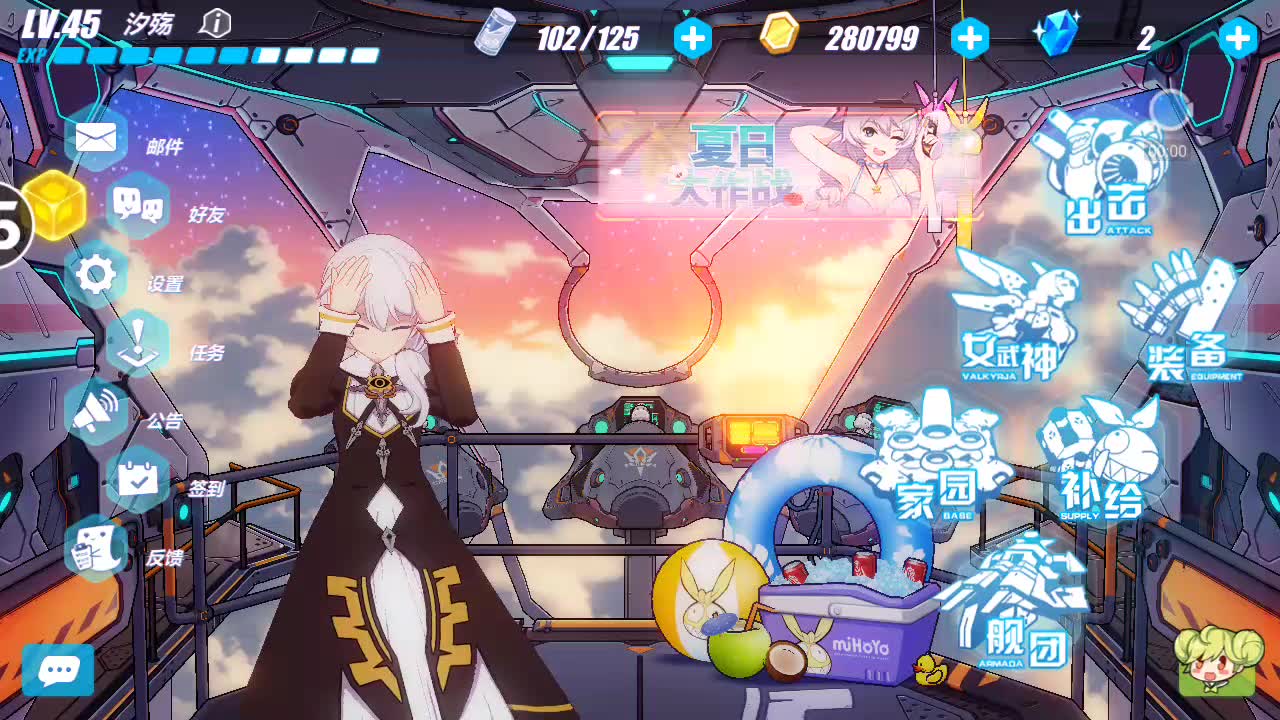The image size is (1280, 720).
Task: Open the feedback (反馈) form
Action: (97, 549)
